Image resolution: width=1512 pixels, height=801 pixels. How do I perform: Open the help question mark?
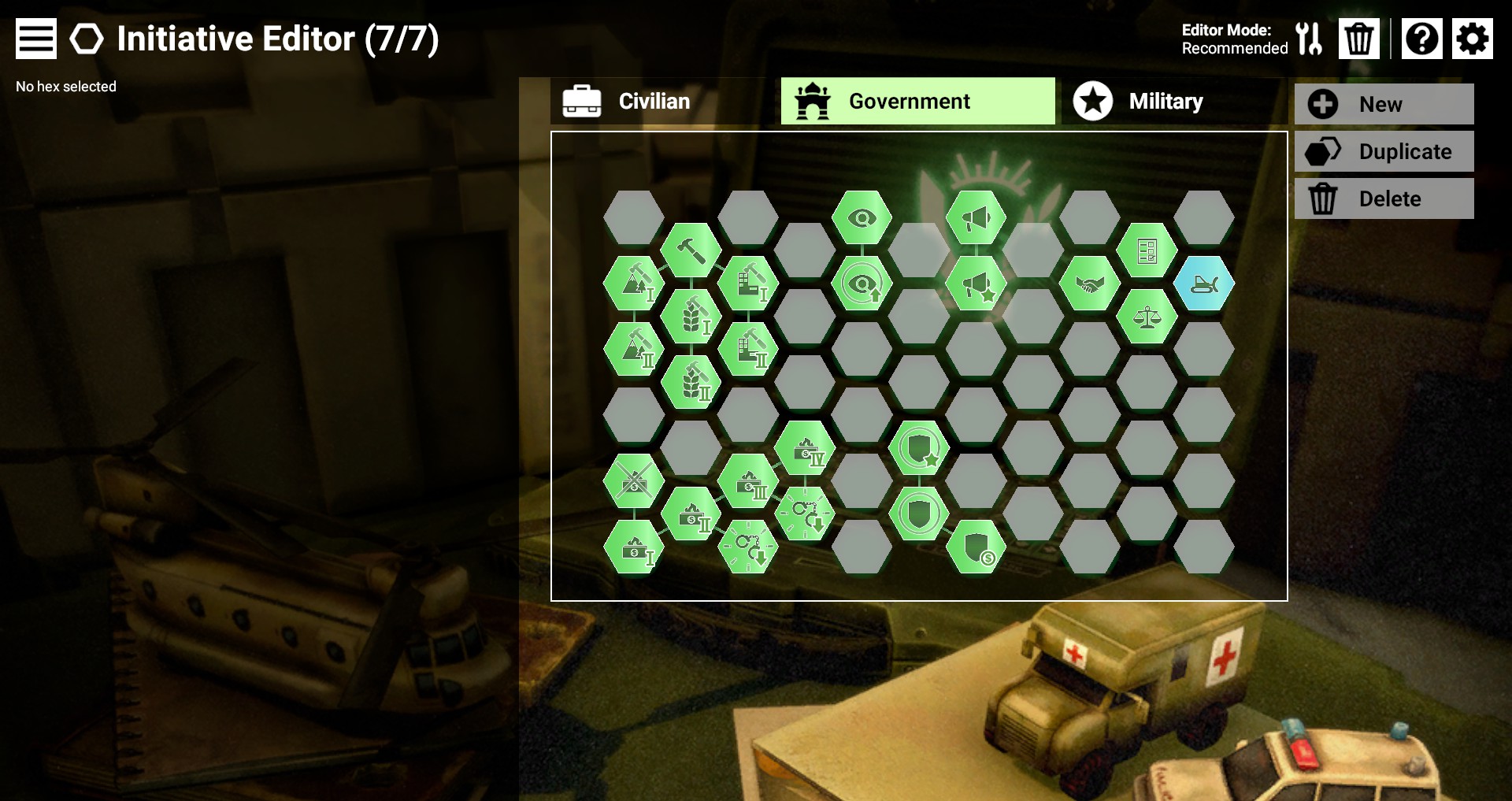(x=1421, y=39)
